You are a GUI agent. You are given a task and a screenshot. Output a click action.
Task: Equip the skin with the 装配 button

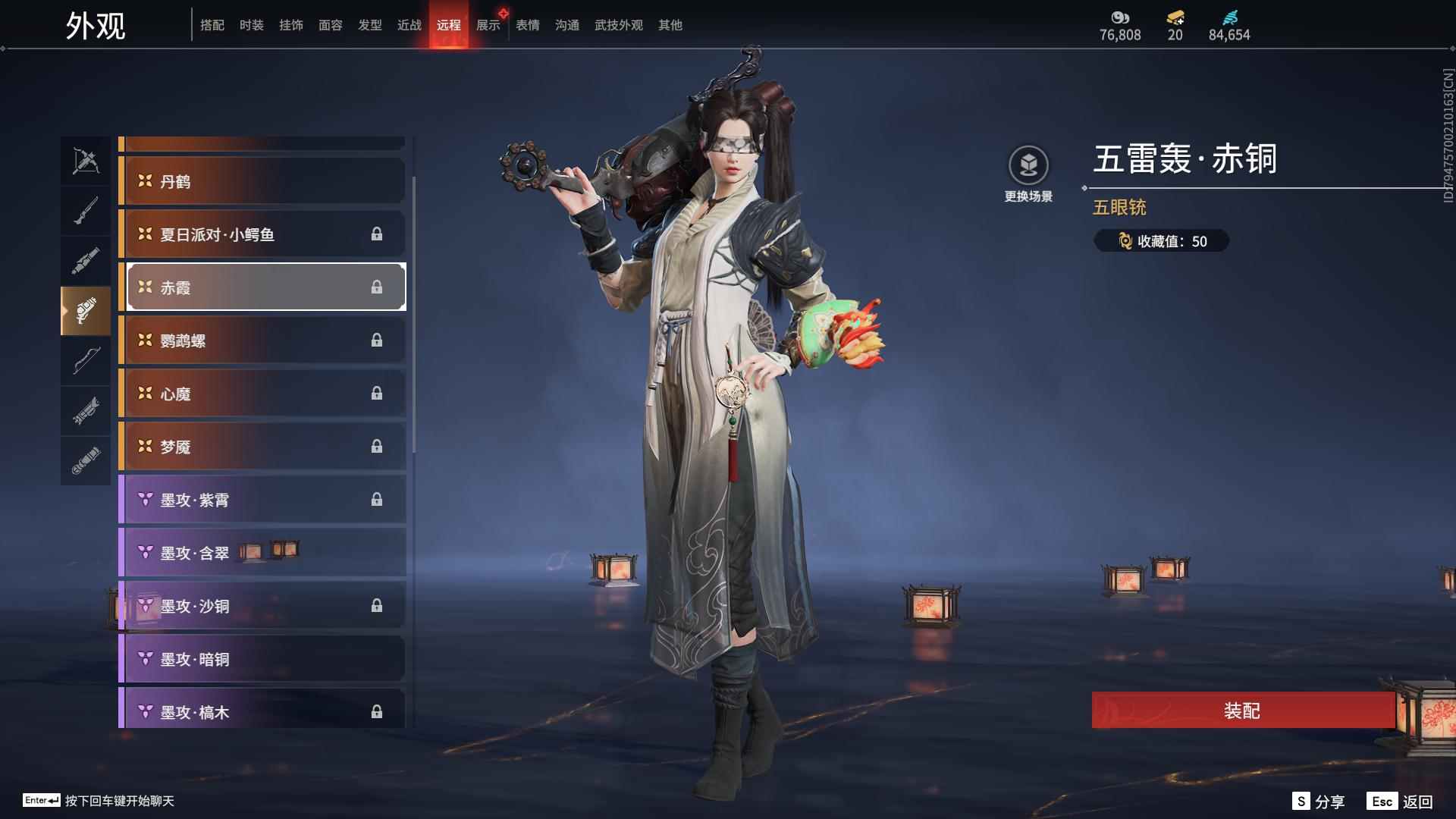(1242, 711)
